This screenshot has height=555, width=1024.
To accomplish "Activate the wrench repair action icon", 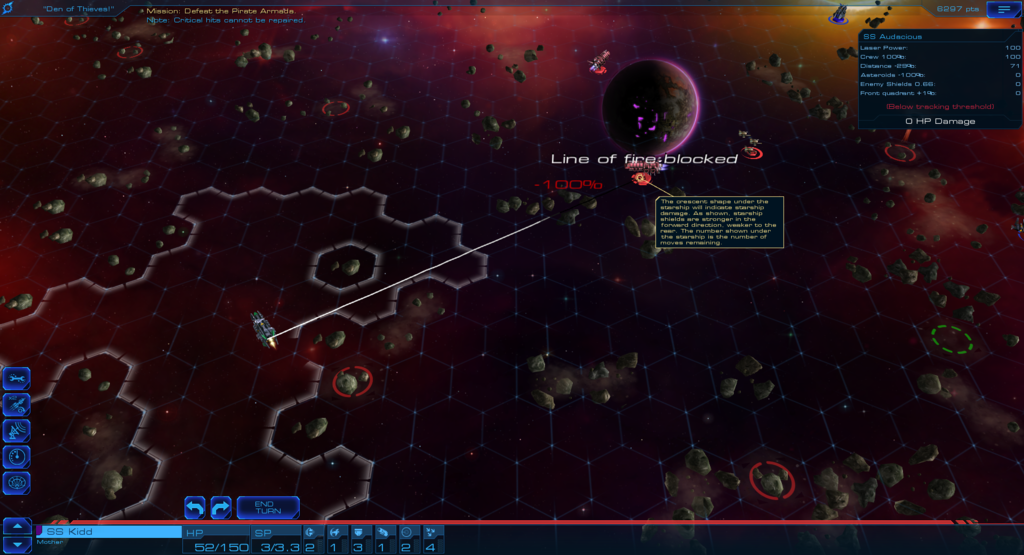I will (17, 378).
